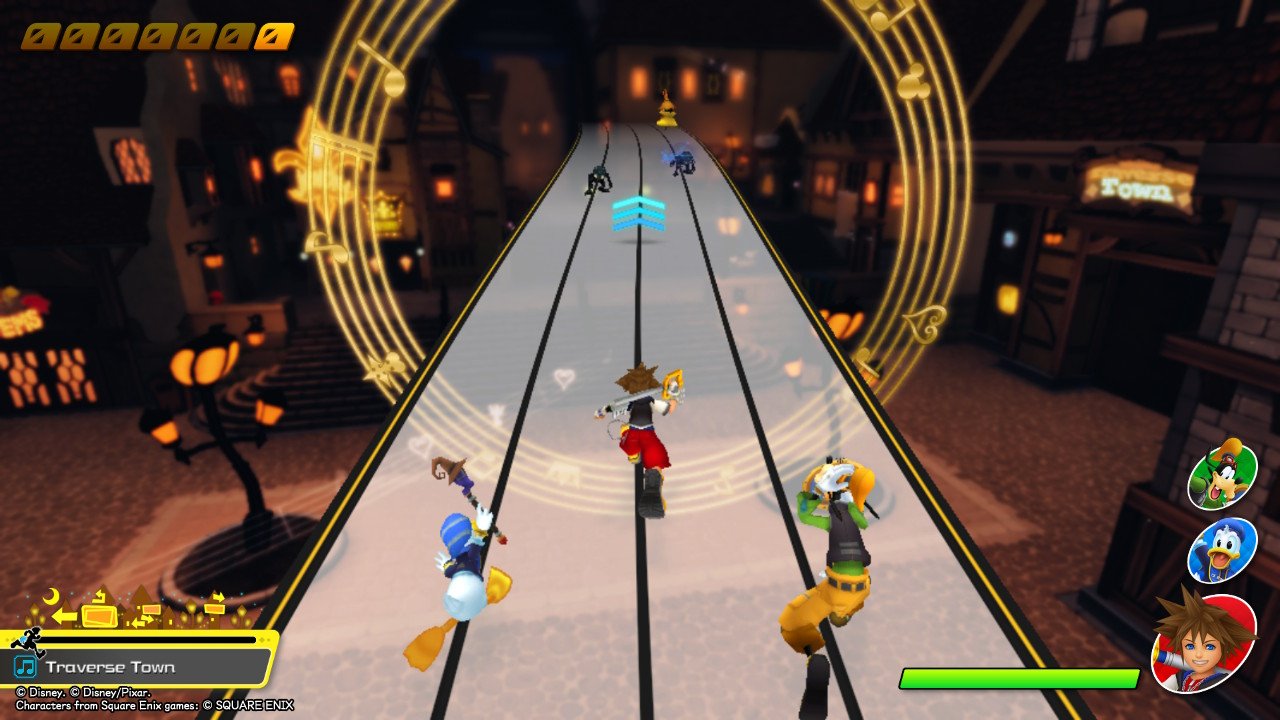Expand the yellow right arrow marker above the progress bar
The width and height of the screenshot is (1280, 720).
218,596
